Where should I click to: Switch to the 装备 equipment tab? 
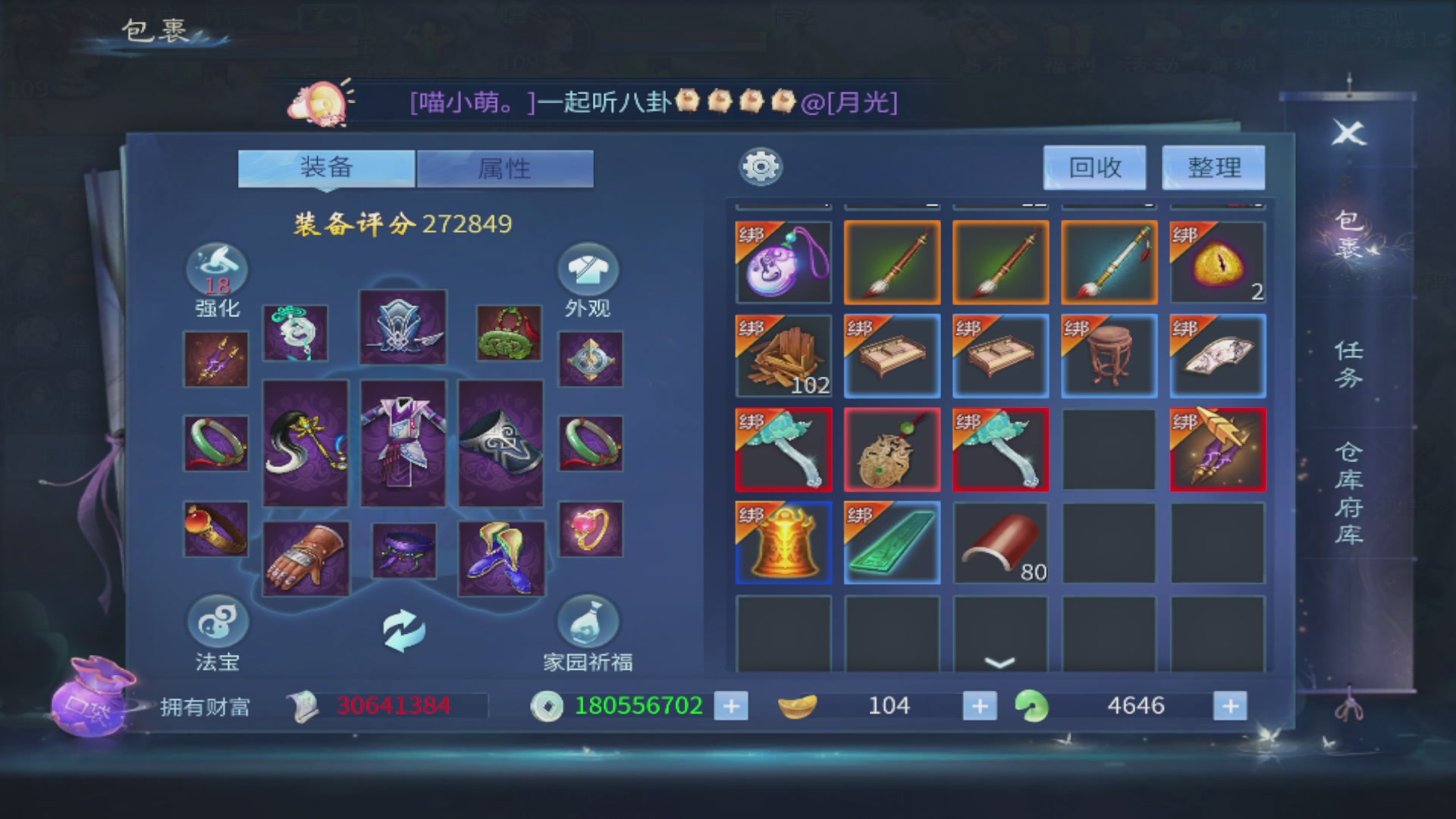326,168
